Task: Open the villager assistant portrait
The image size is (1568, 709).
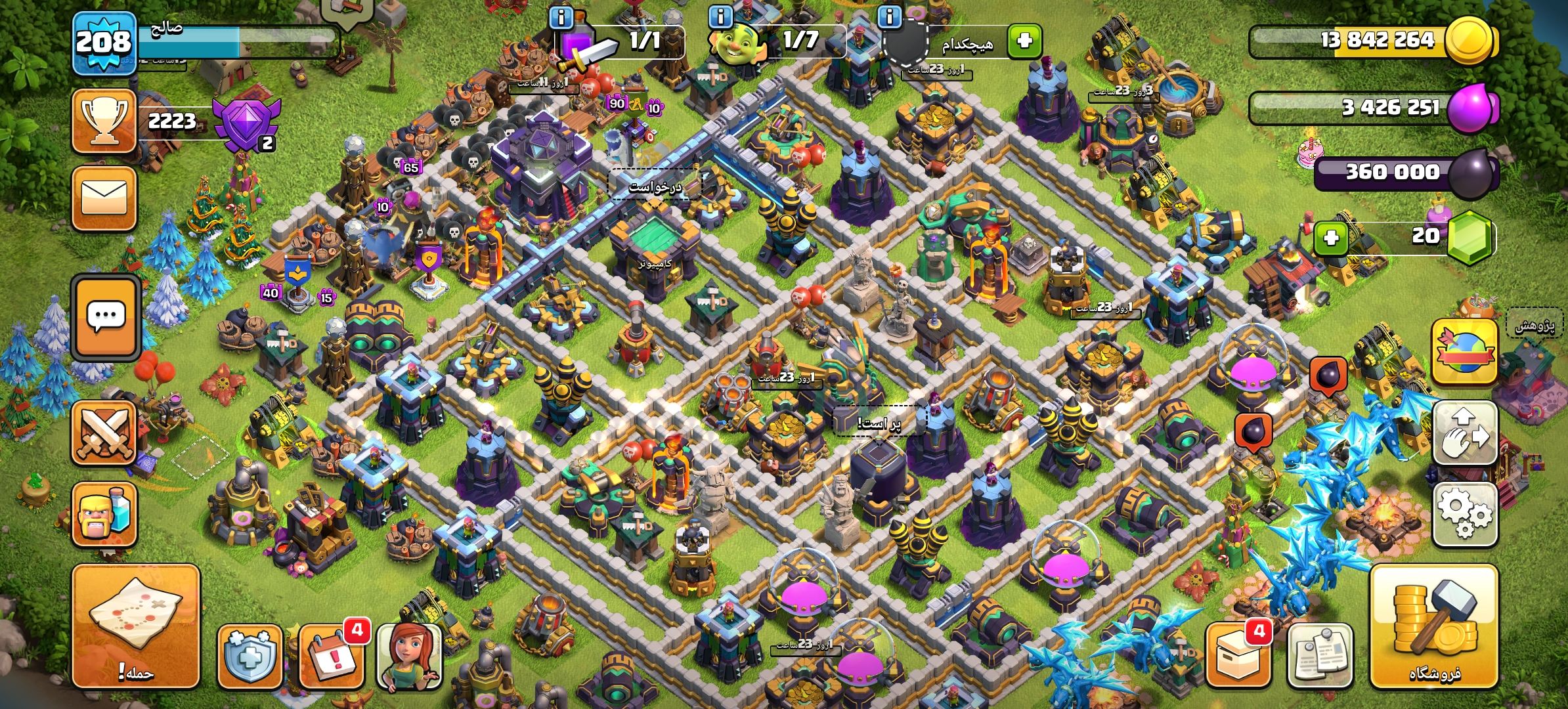Action: (x=409, y=656)
